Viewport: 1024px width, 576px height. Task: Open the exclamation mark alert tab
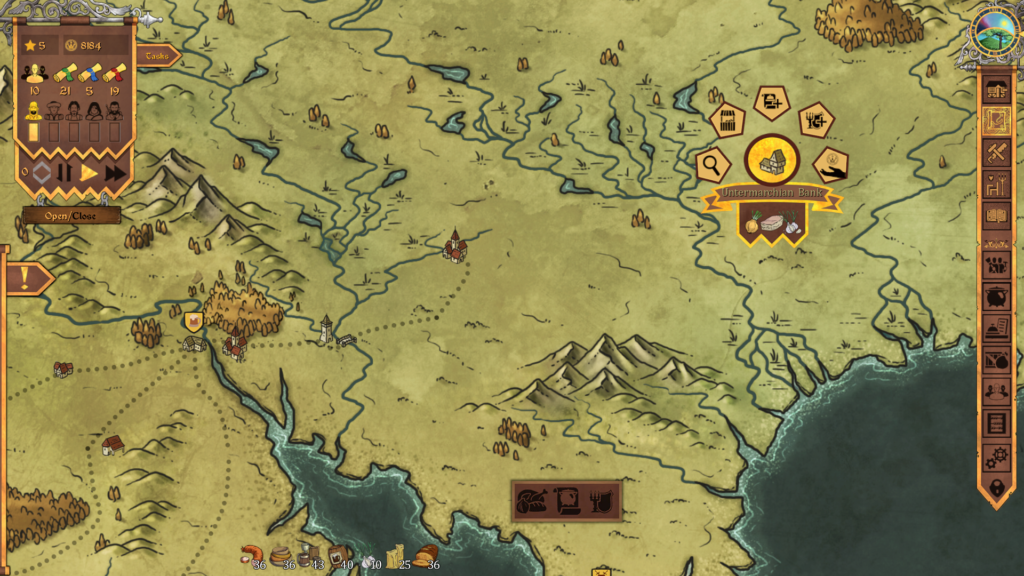[x=25, y=278]
